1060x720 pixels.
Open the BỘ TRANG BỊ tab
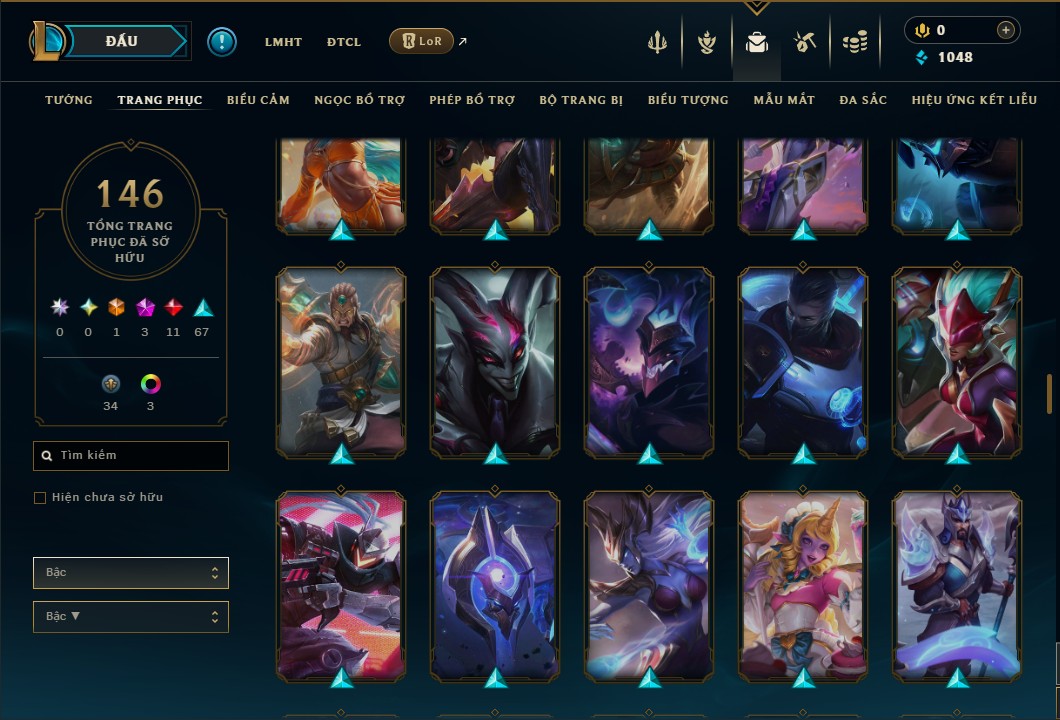pos(581,100)
